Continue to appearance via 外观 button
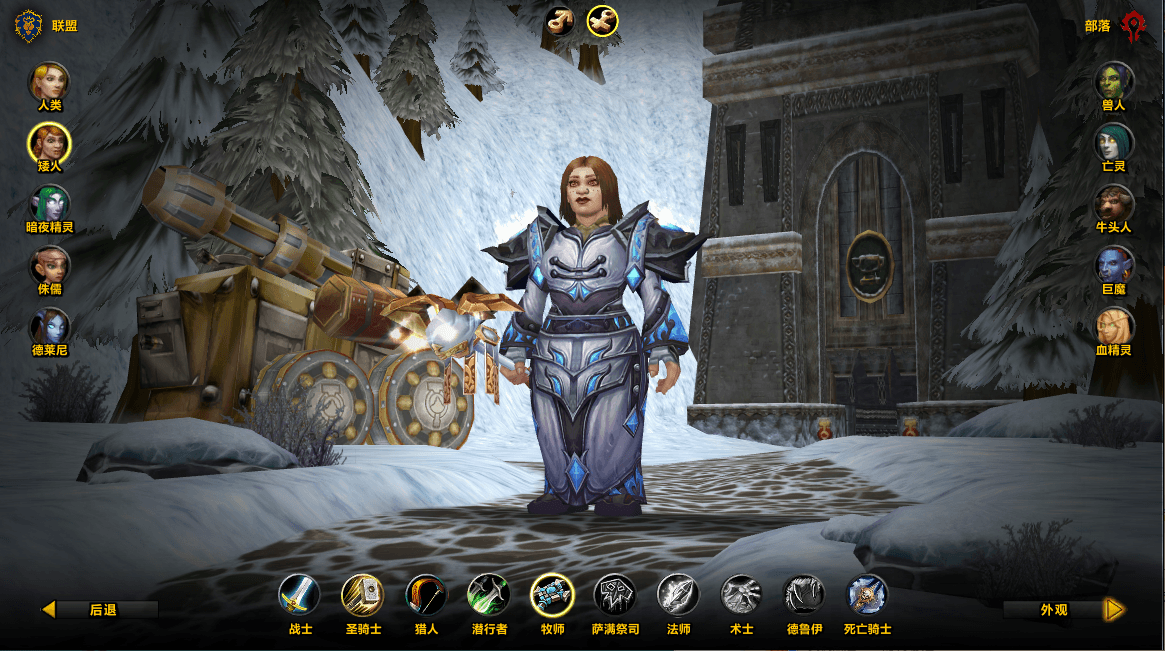The image size is (1165, 651). pyautogui.click(x=1064, y=609)
